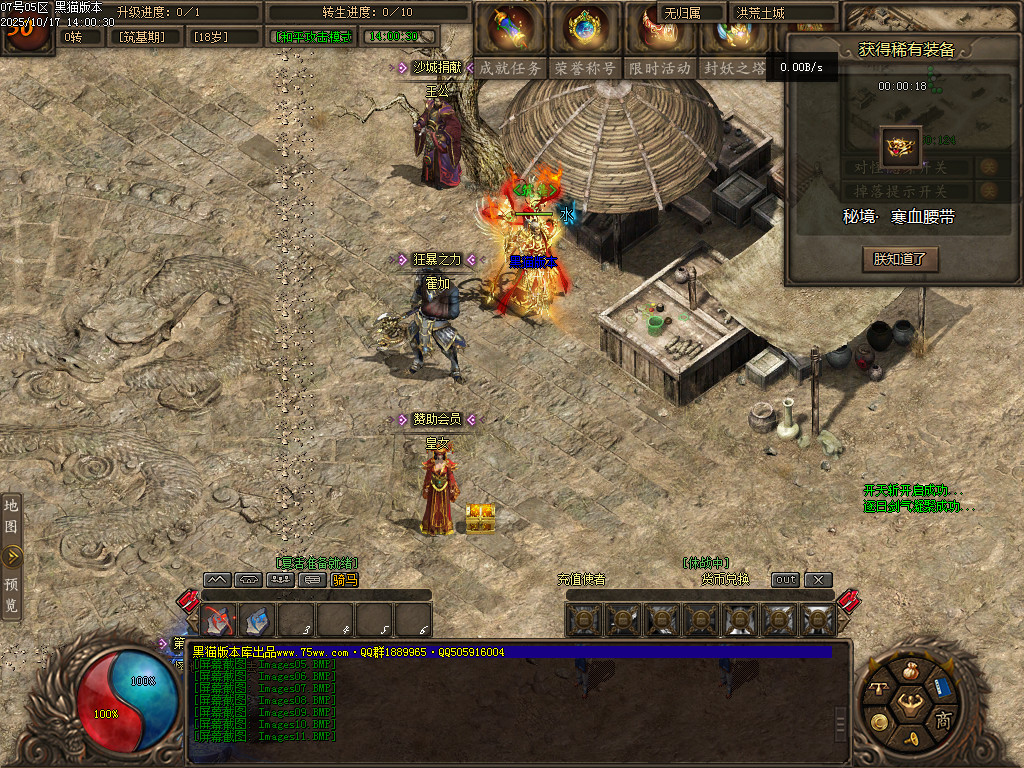Click the 充值使者 recharge envoy label
1024x768 pixels.
pos(581,579)
